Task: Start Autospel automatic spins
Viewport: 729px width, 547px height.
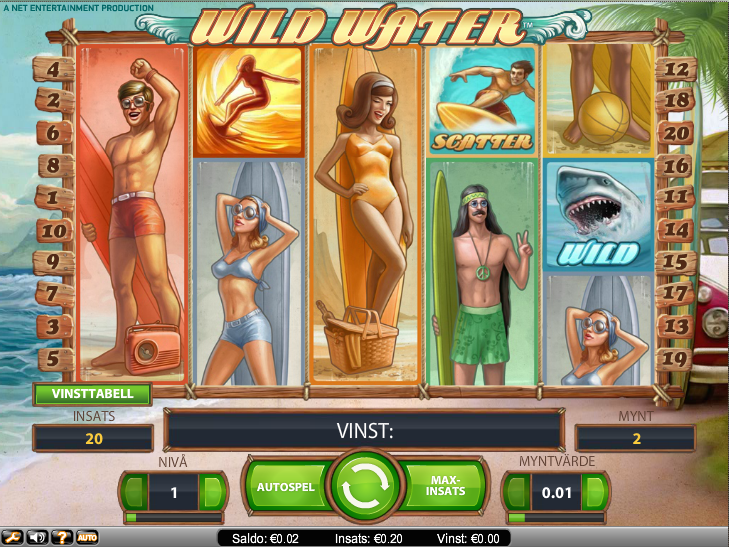Action: tap(285, 487)
